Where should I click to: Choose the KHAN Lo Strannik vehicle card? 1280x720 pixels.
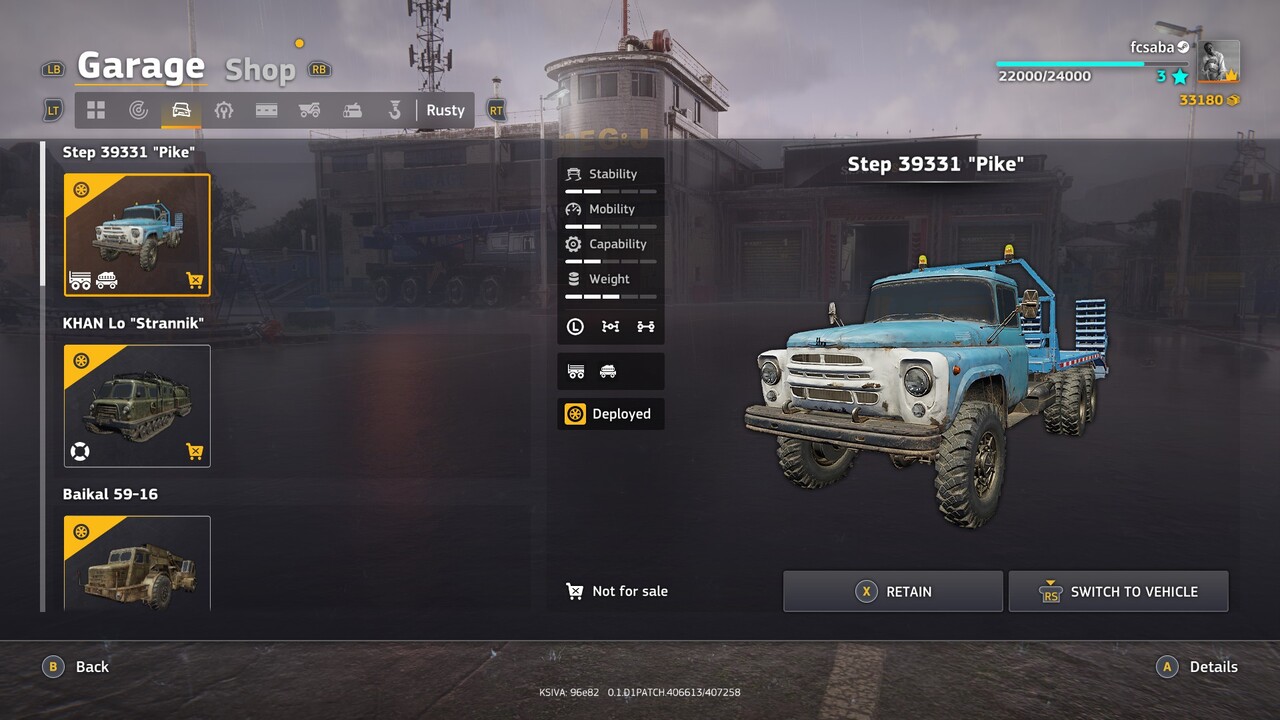point(137,406)
